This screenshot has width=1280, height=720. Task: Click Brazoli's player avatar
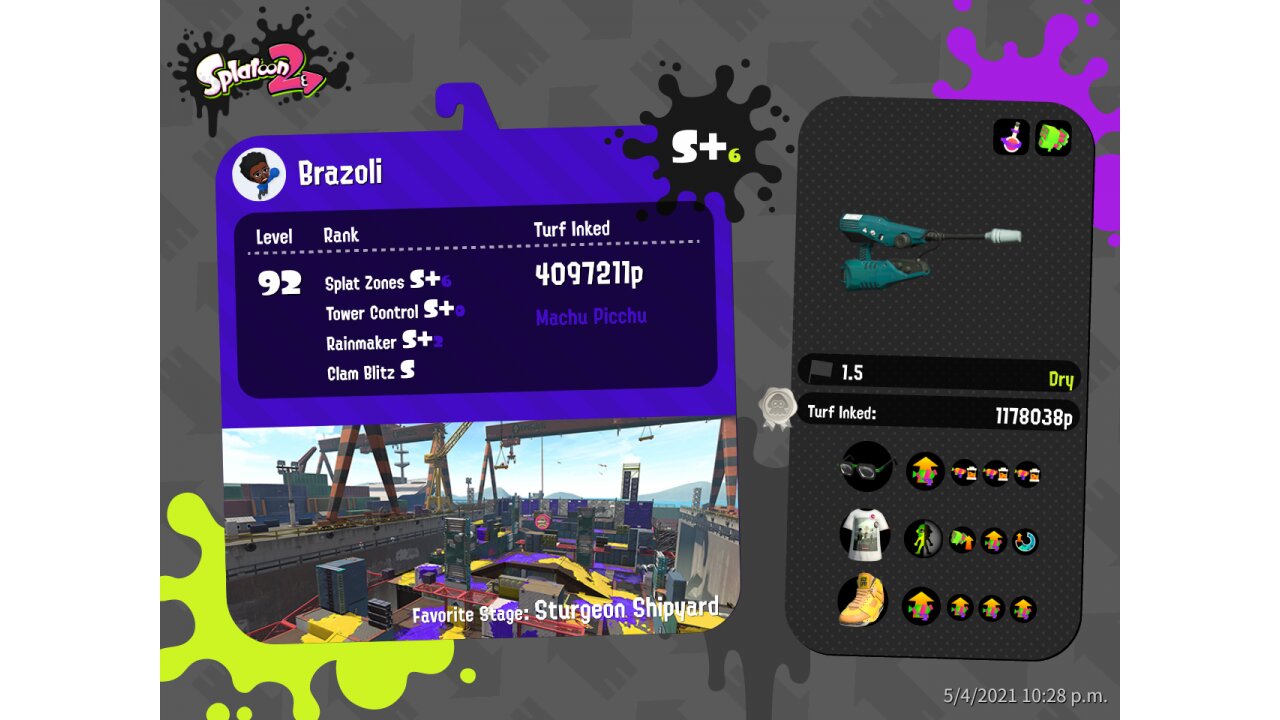coord(259,175)
